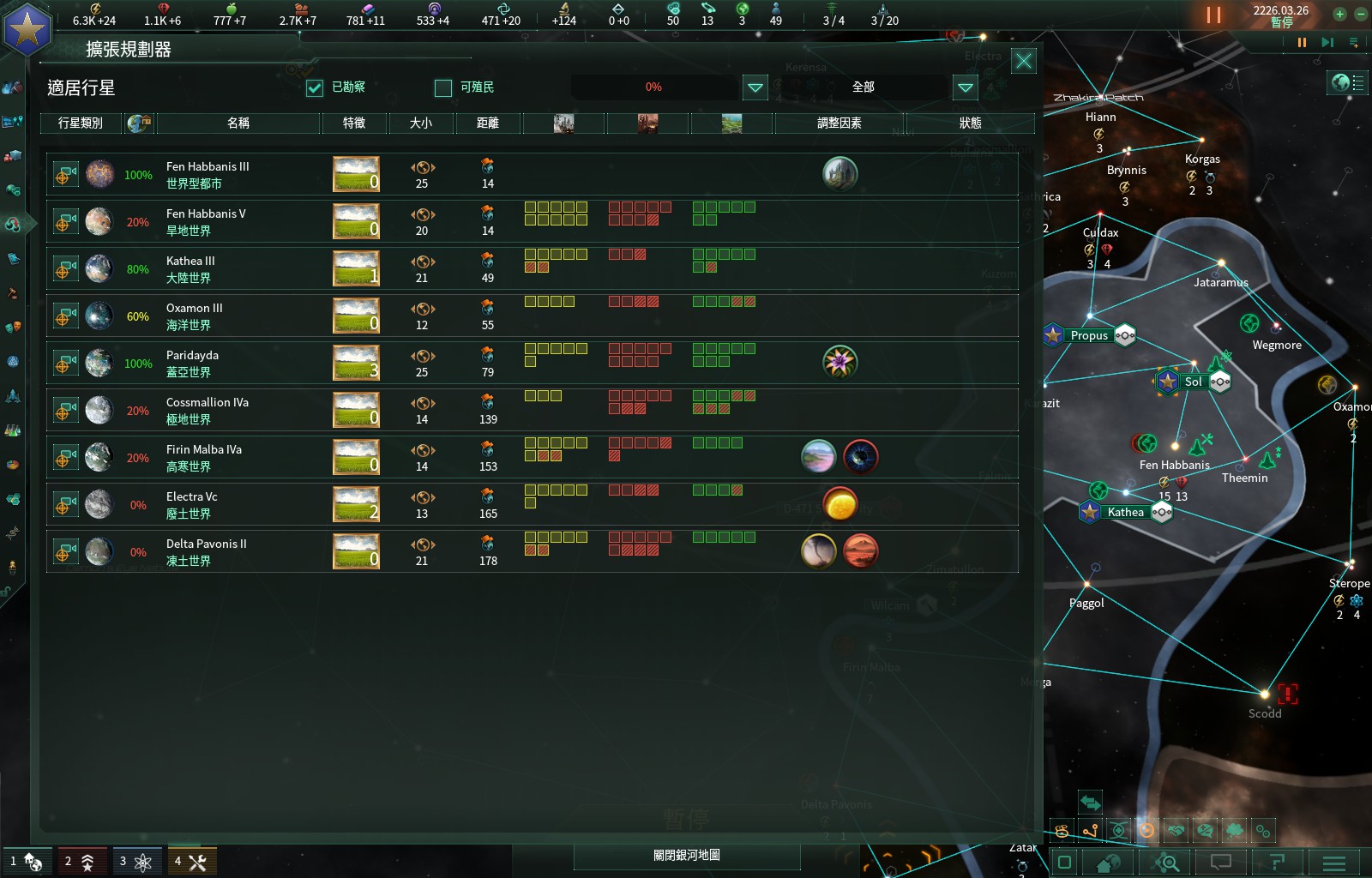The width and height of the screenshot is (1372, 878).
Task: Pause or resume the game clock
Action: (x=1213, y=15)
